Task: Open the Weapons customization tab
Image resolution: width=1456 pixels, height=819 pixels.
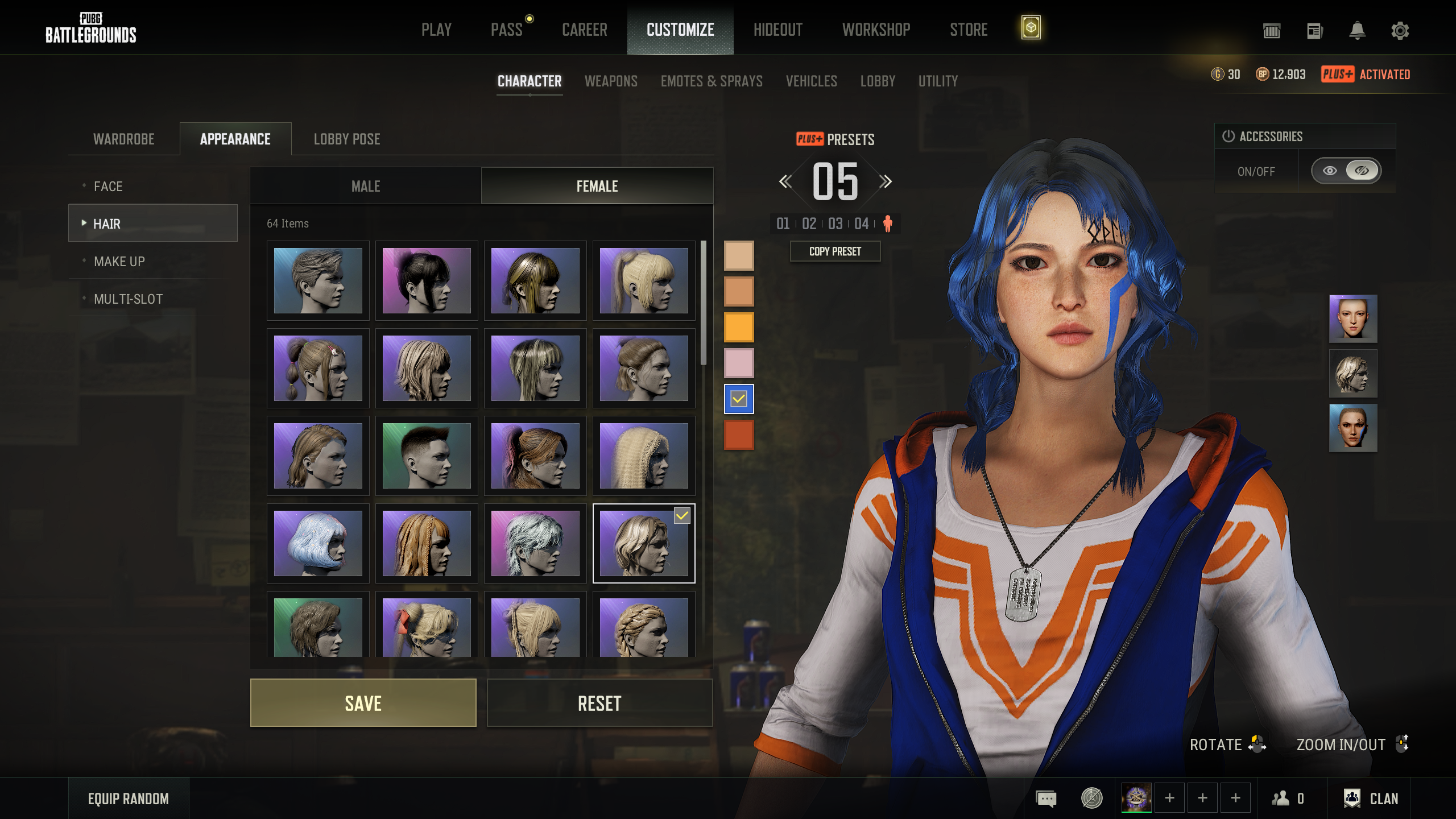Action: 611,81
